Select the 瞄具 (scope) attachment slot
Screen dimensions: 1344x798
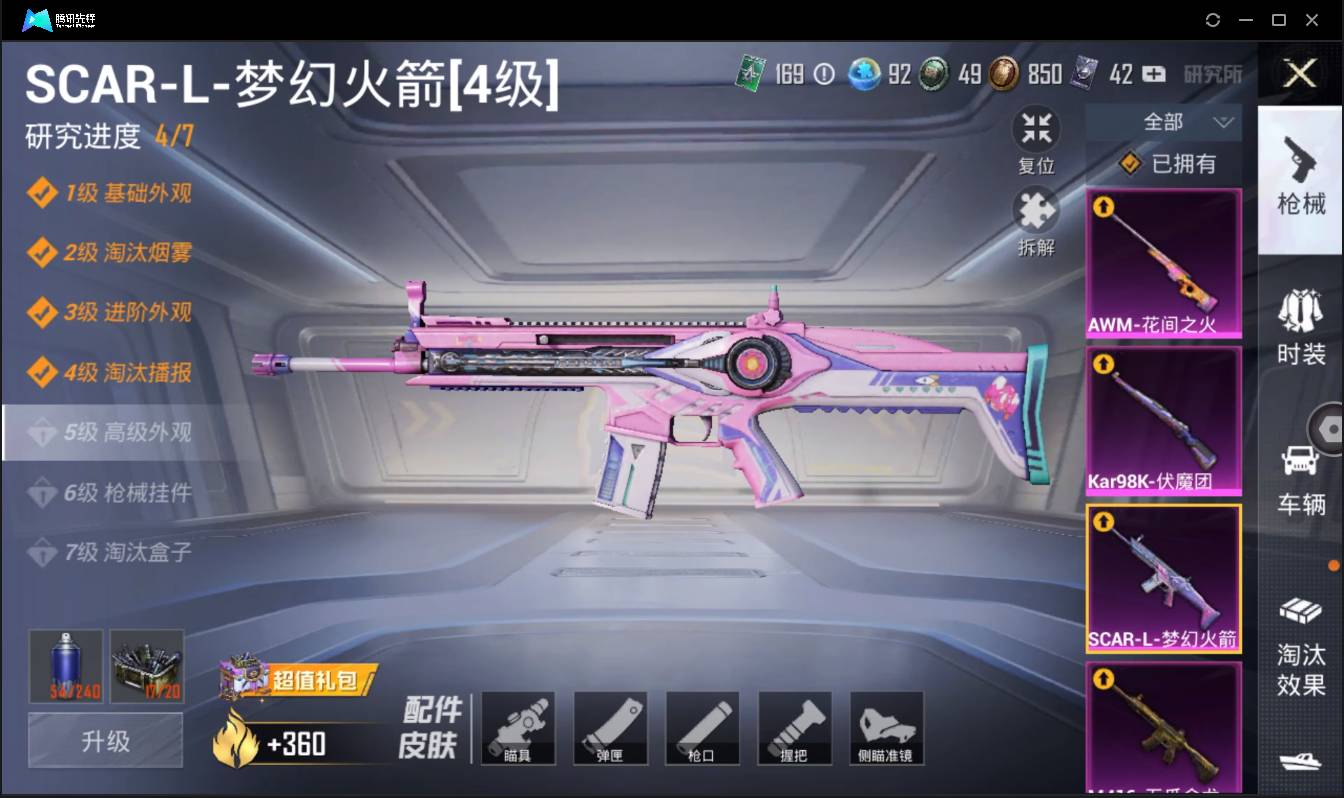coord(518,728)
